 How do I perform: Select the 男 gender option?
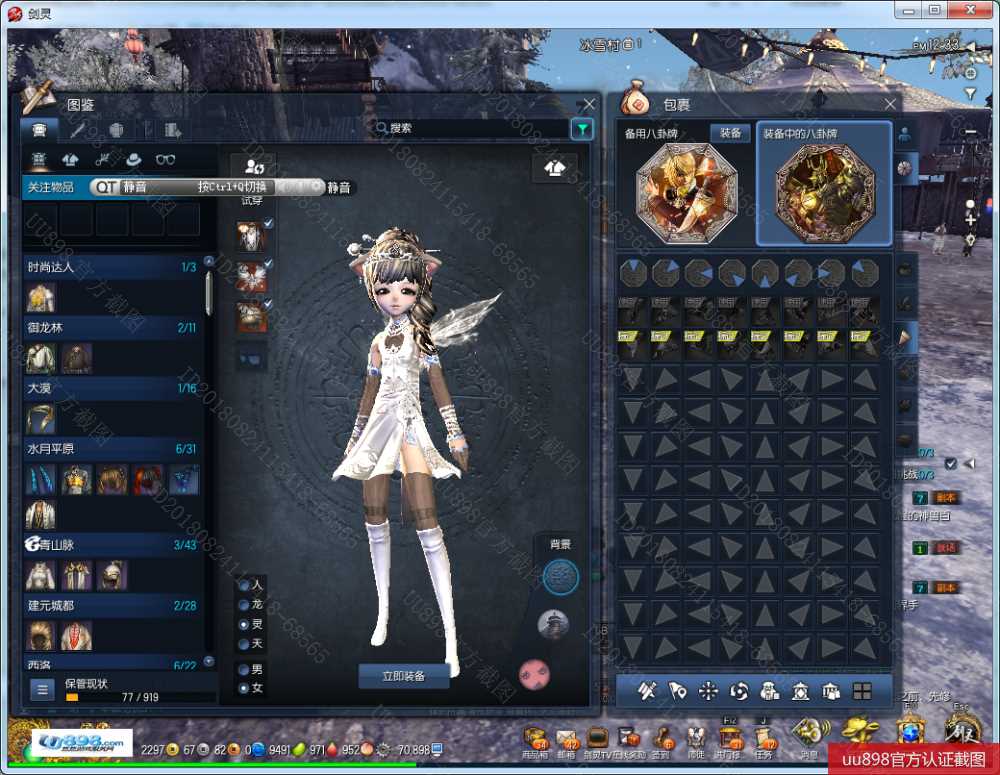coord(243,669)
